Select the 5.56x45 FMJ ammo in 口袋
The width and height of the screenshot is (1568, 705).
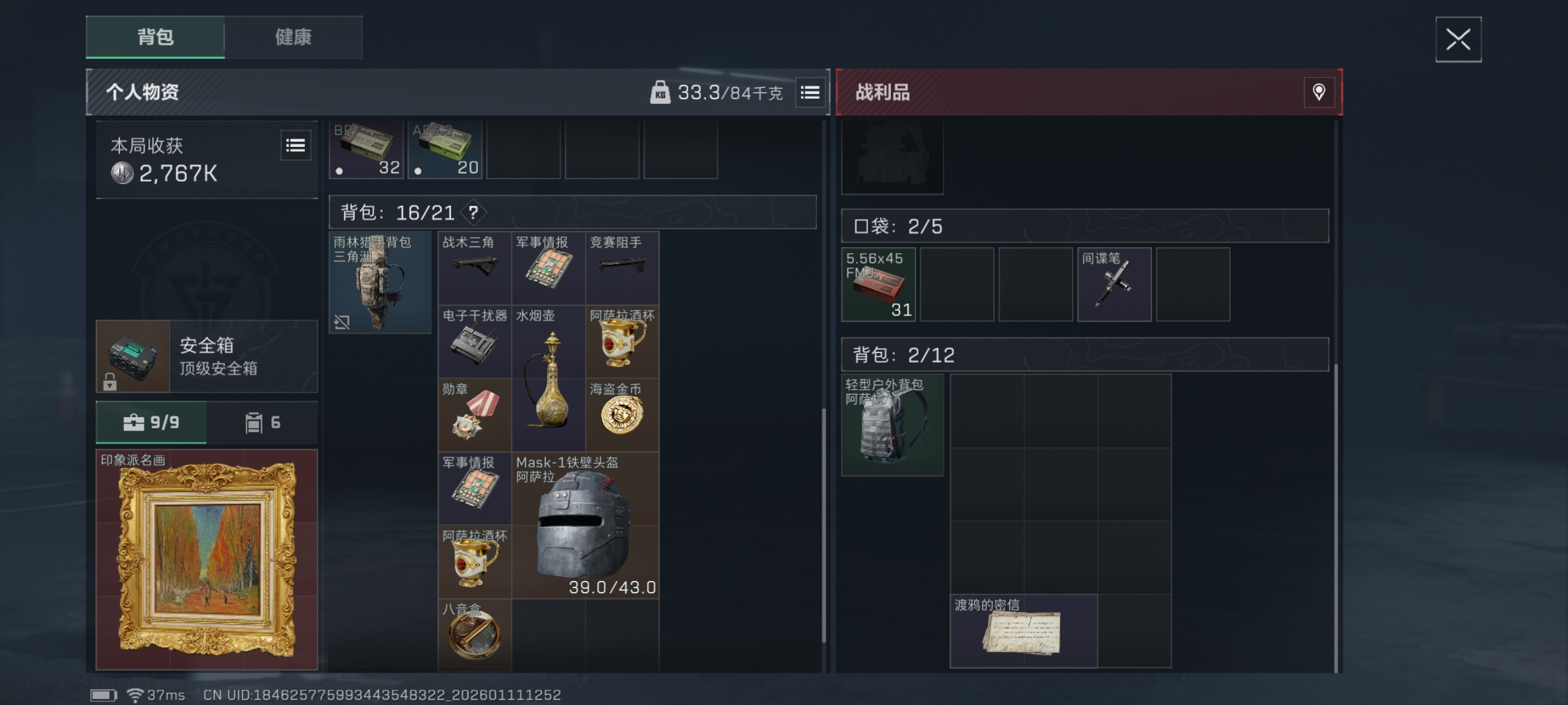pyautogui.click(x=878, y=284)
